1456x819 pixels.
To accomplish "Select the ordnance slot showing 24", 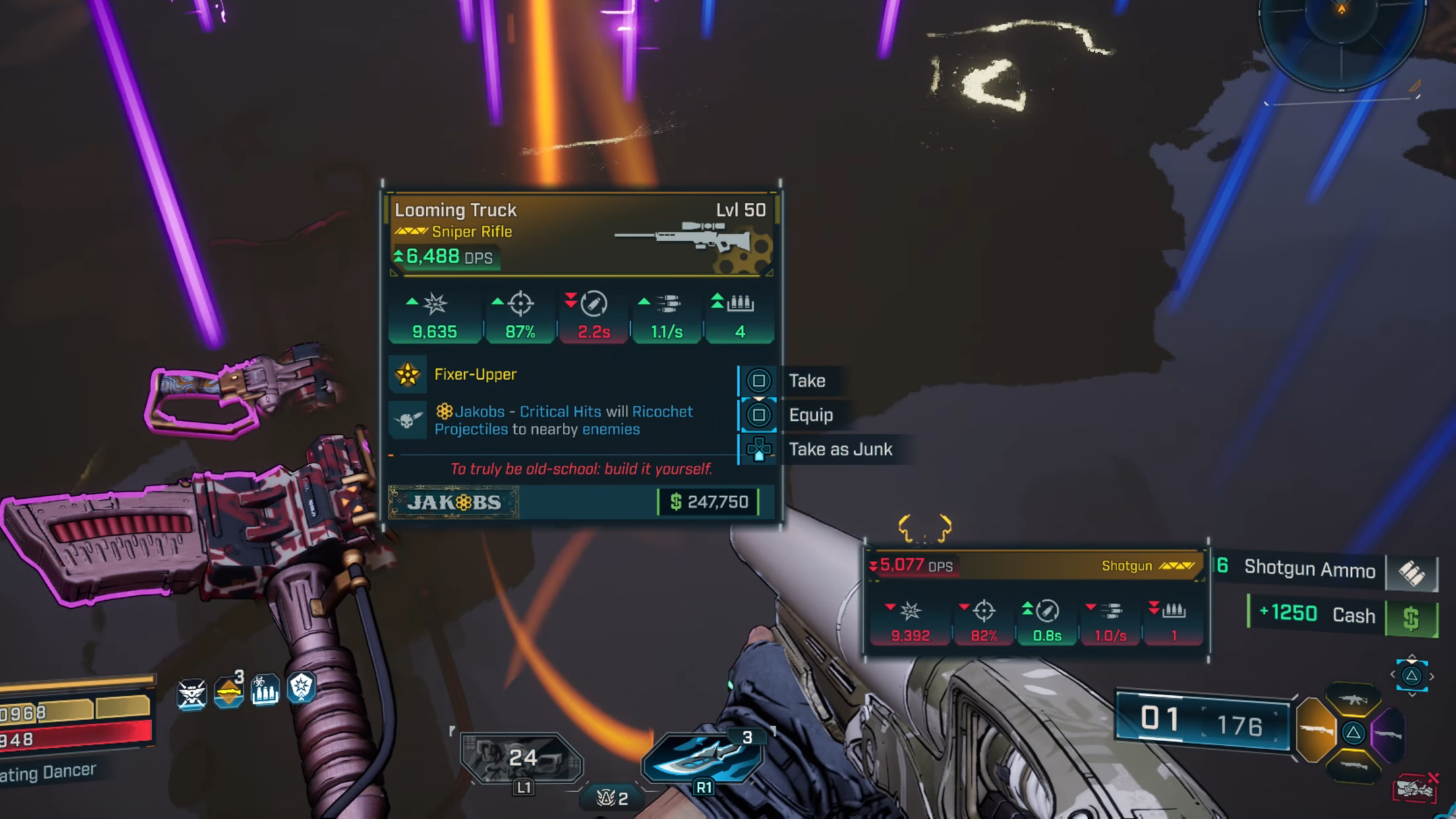I will point(521,758).
